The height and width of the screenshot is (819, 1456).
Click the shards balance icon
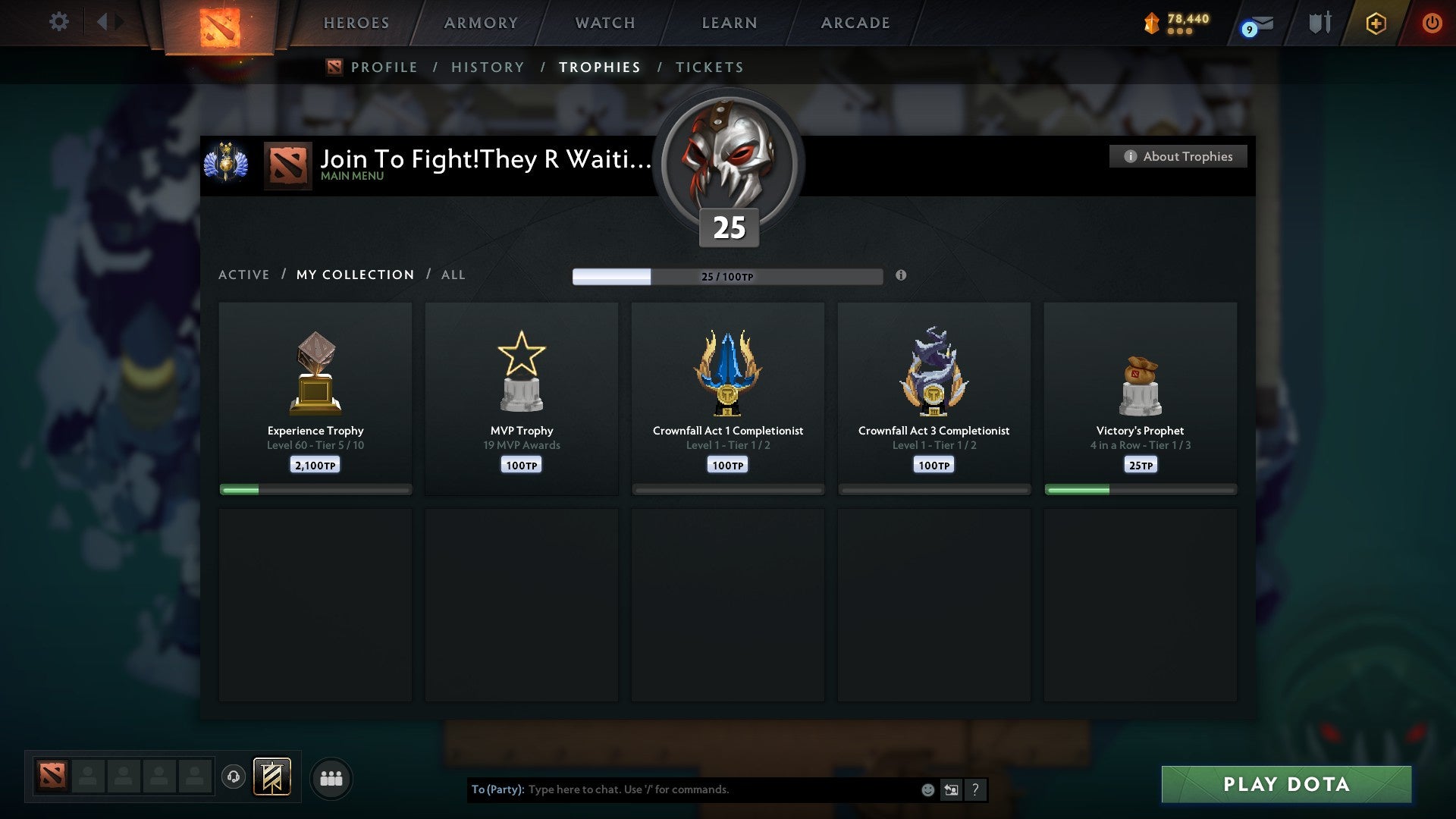point(1152,24)
